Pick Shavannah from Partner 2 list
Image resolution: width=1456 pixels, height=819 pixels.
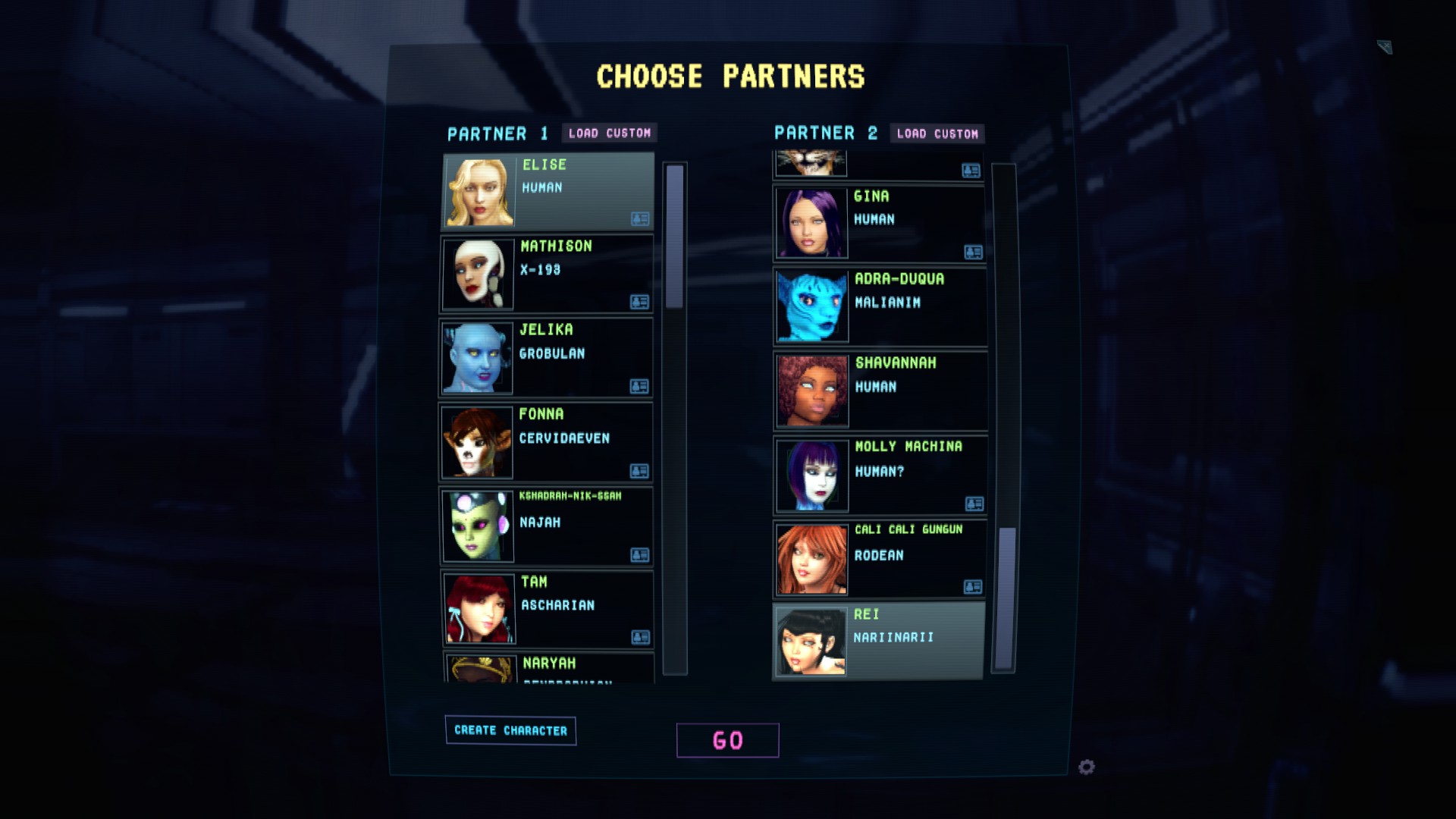tap(880, 391)
